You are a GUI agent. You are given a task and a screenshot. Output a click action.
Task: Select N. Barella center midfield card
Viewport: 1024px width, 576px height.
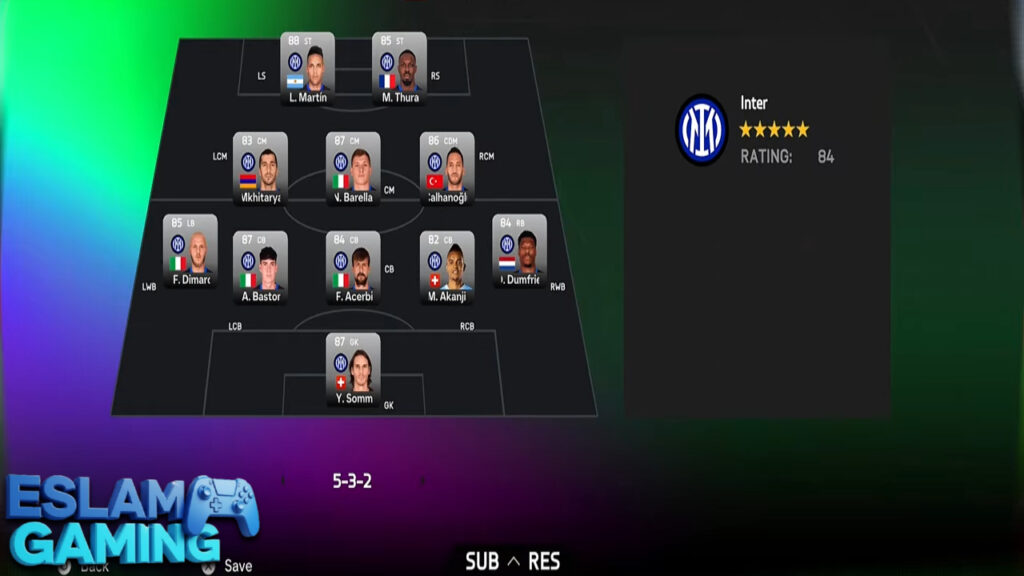[x=353, y=168]
